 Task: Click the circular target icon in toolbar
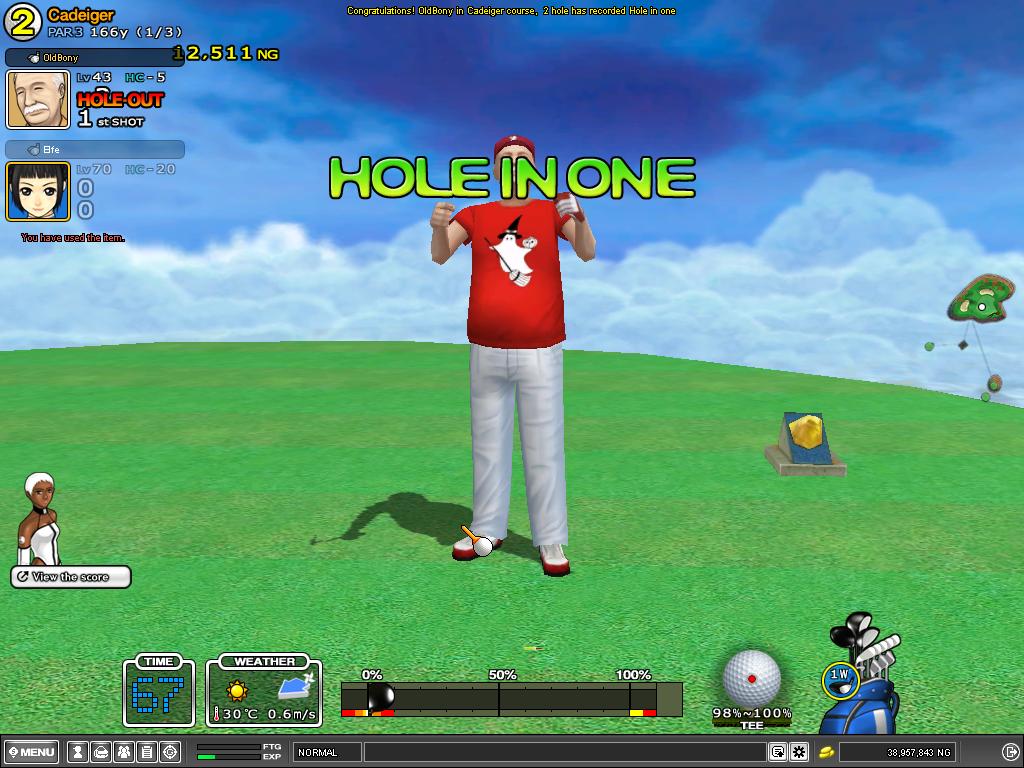(169, 752)
